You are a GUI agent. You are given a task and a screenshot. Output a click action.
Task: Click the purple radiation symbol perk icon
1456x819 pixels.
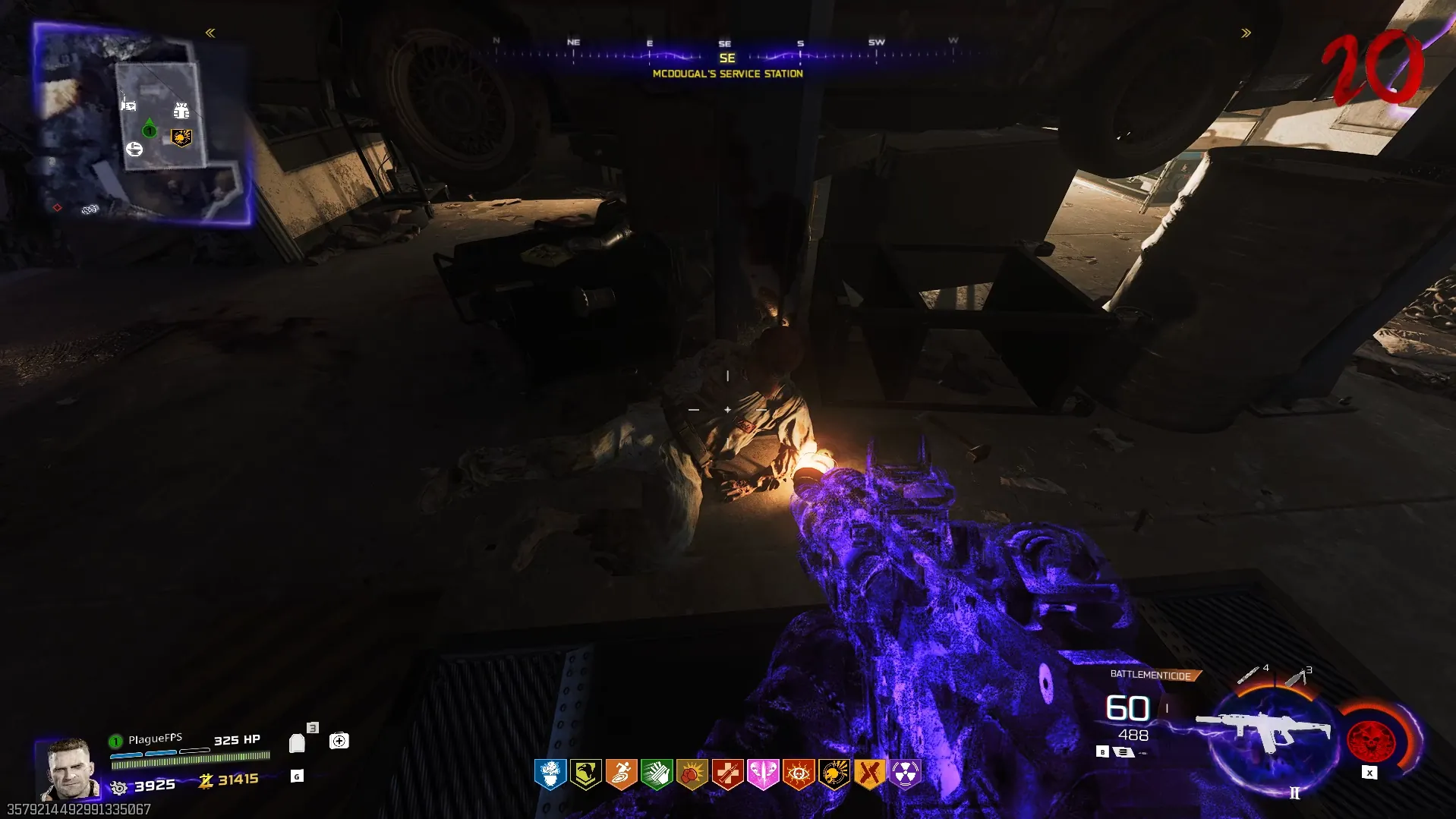pyautogui.click(x=905, y=774)
